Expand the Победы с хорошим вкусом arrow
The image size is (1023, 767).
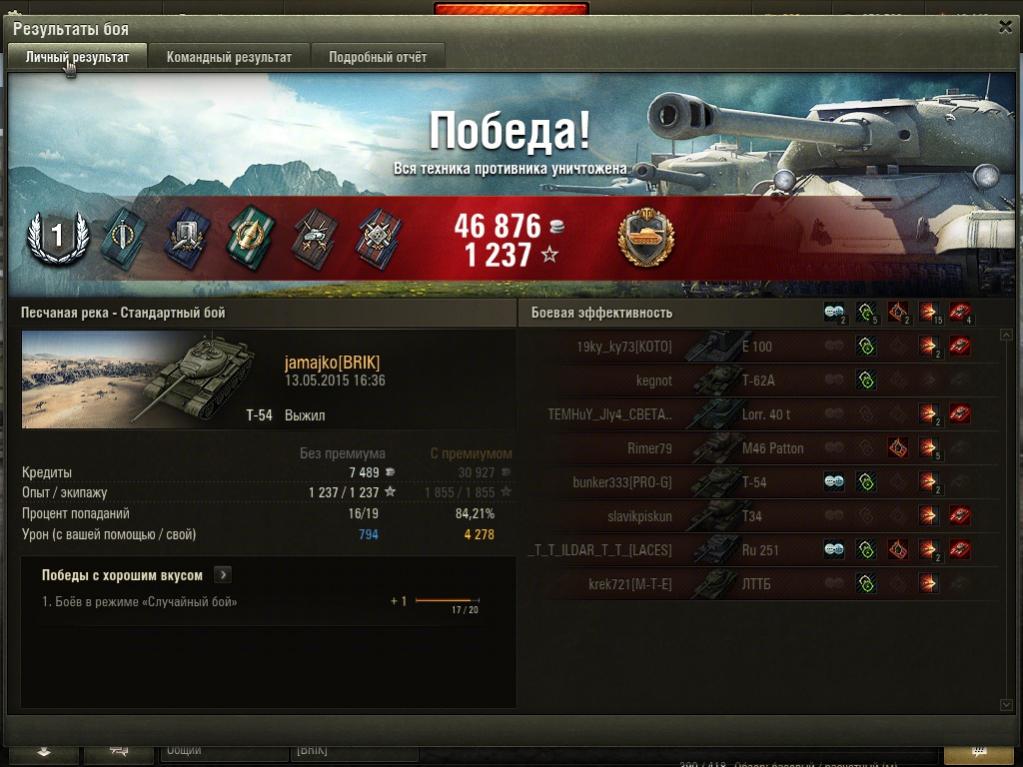coord(222,575)
